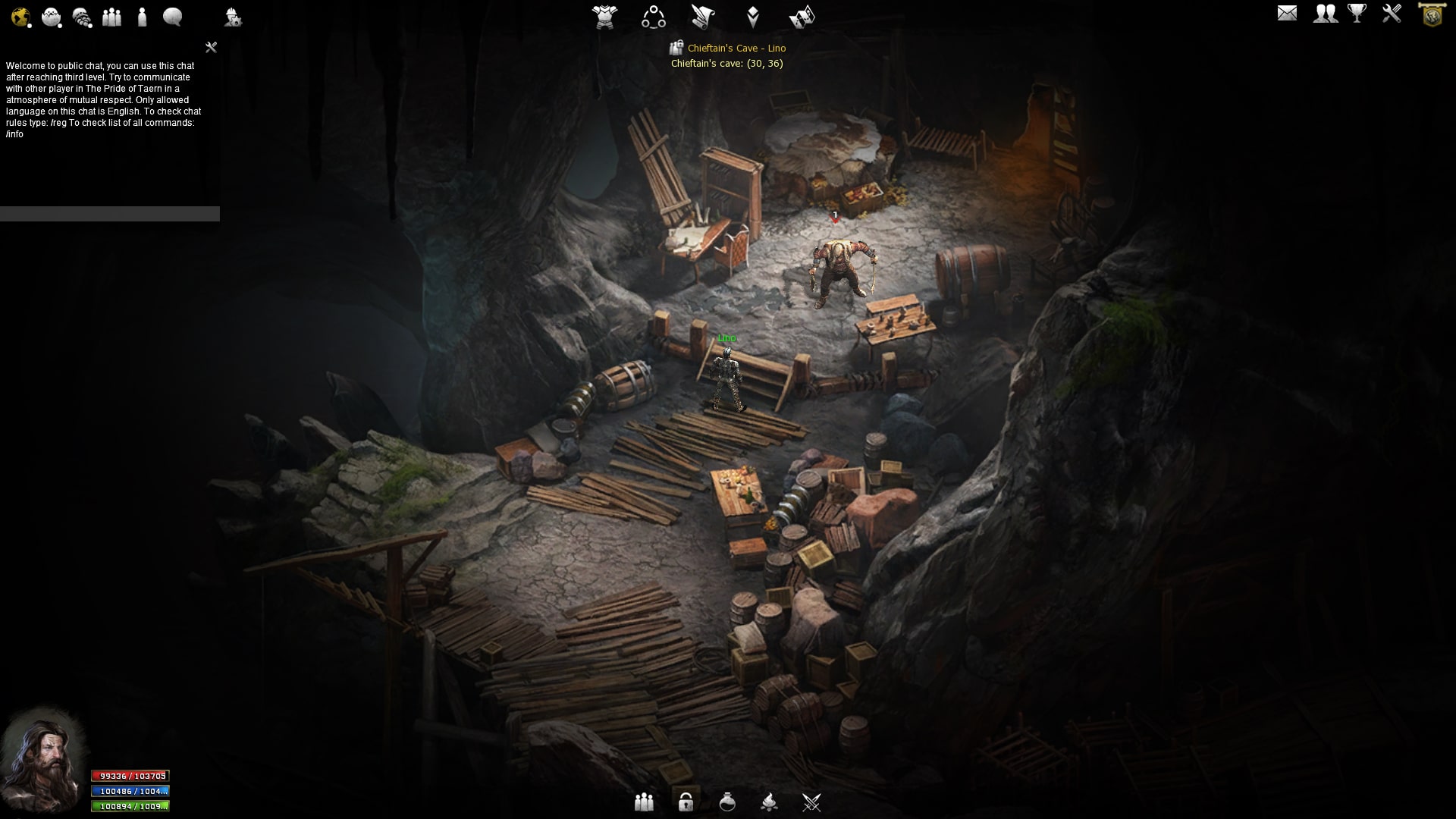This screenshot has height=819, width=1456.
Task: Open the armor equipment screen
Action: click(x=605, y=16)
